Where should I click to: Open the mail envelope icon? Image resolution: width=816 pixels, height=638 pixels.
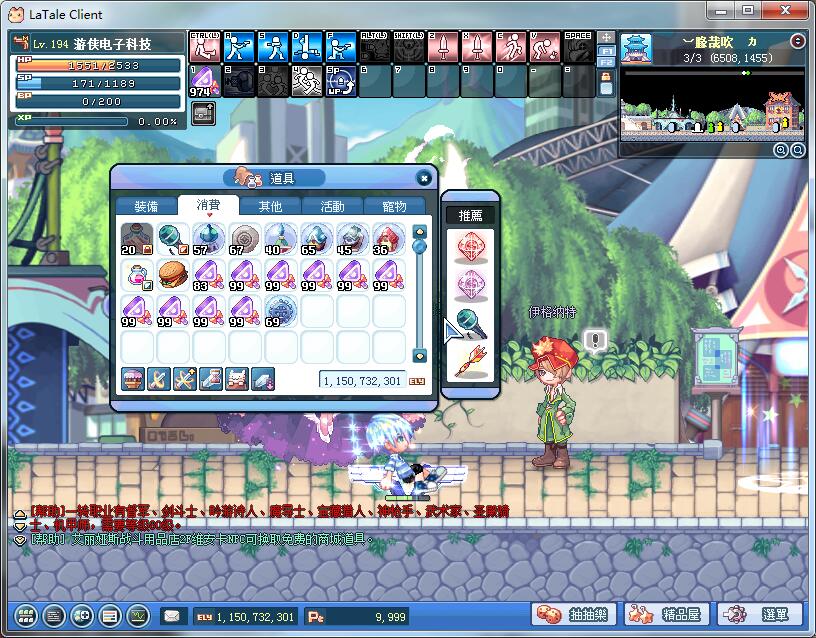(x=172, y=616)
